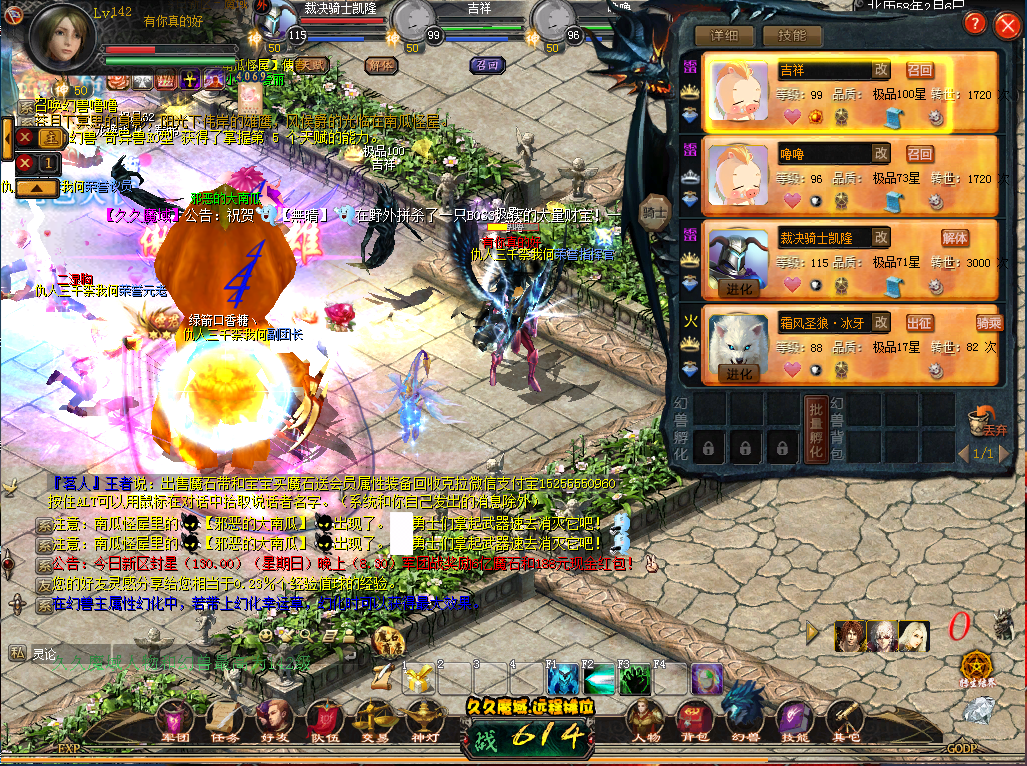
Task: Switch to the 详细 tab
Action: (x=724, y=36)
